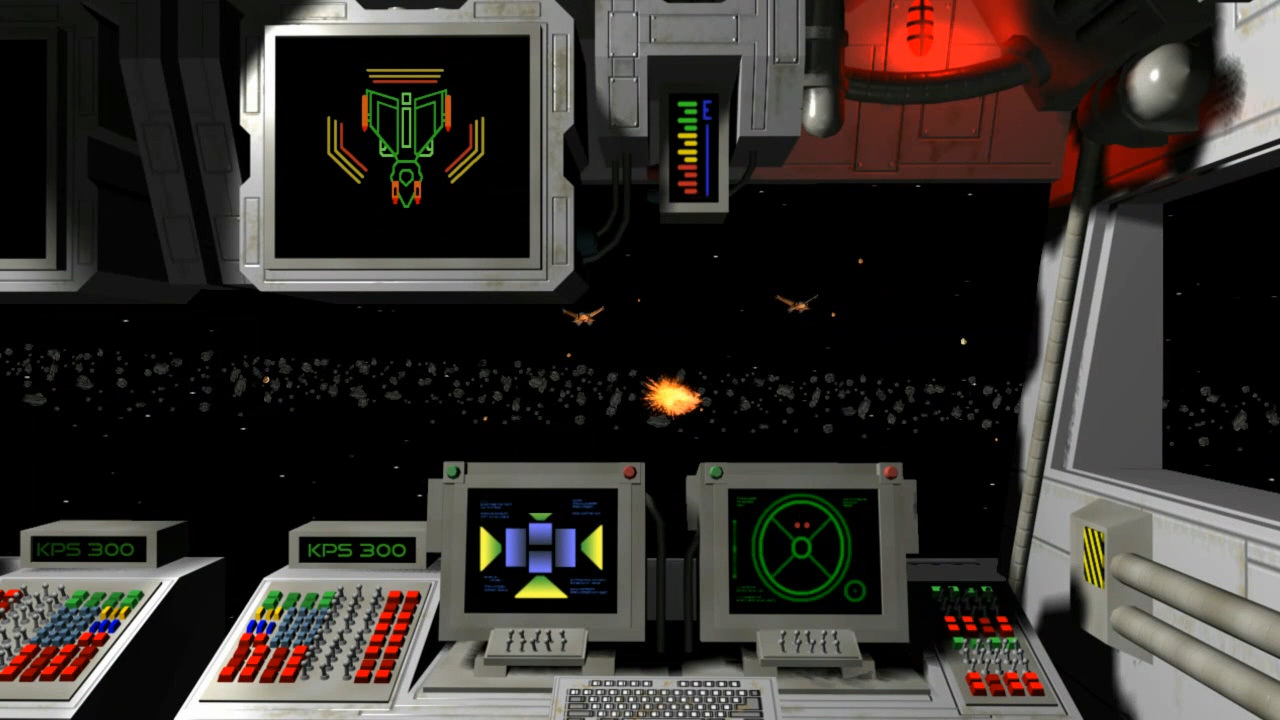Click the green circular radar screen
The image size is (1280, 720).
click(803, 549)
